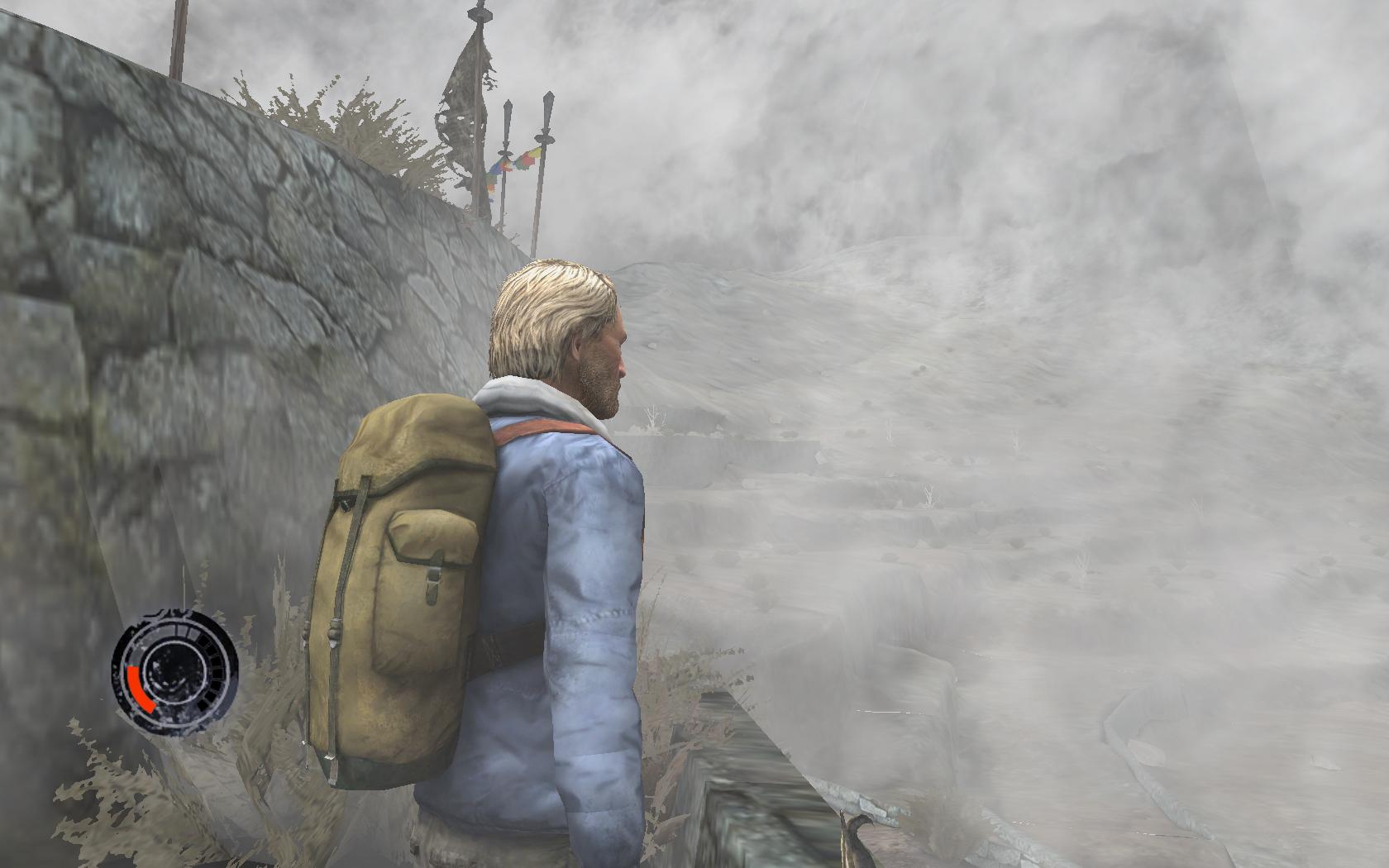Click the shorter flagpole beside the banner
The width and height of the screenshot is (1389, 868).
506,157
